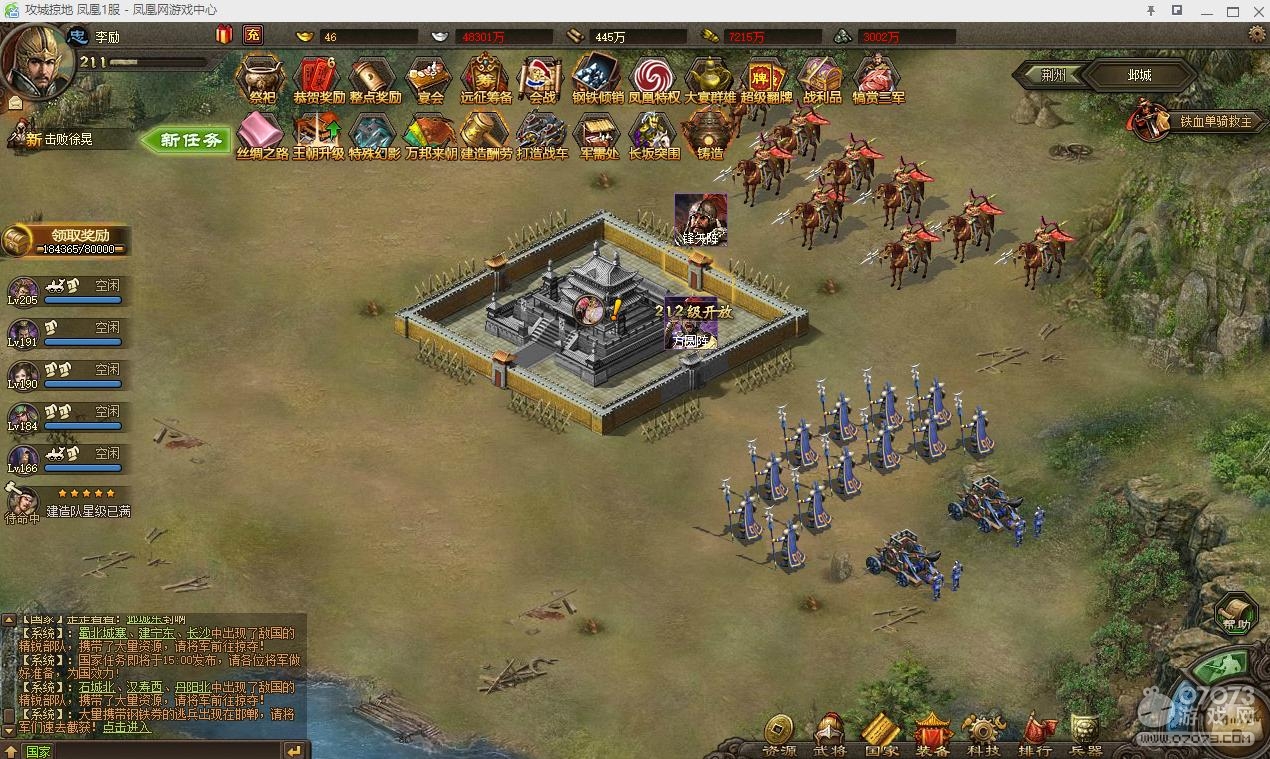The image size is (1270, 759).
Task: Click the chat text input field
Action: click(x=150, y=751)
